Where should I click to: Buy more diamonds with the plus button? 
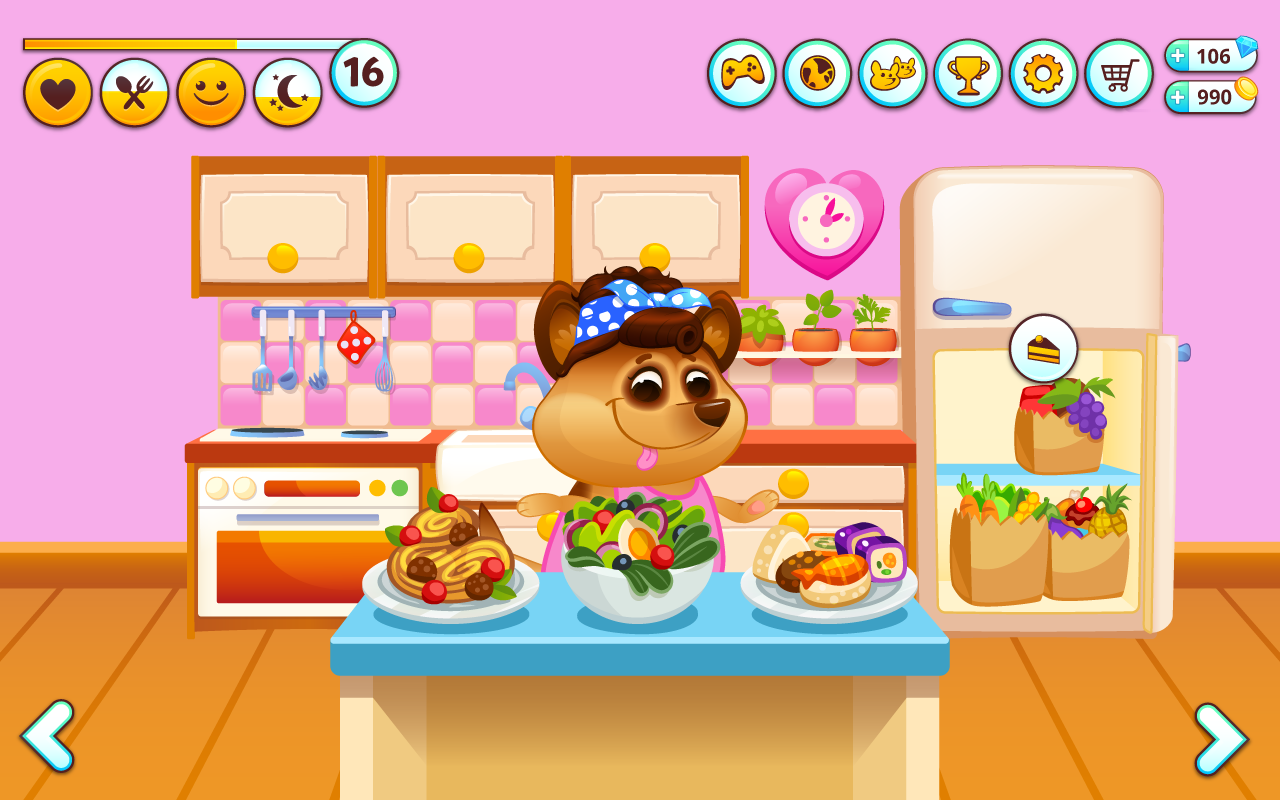[1178, 56]
